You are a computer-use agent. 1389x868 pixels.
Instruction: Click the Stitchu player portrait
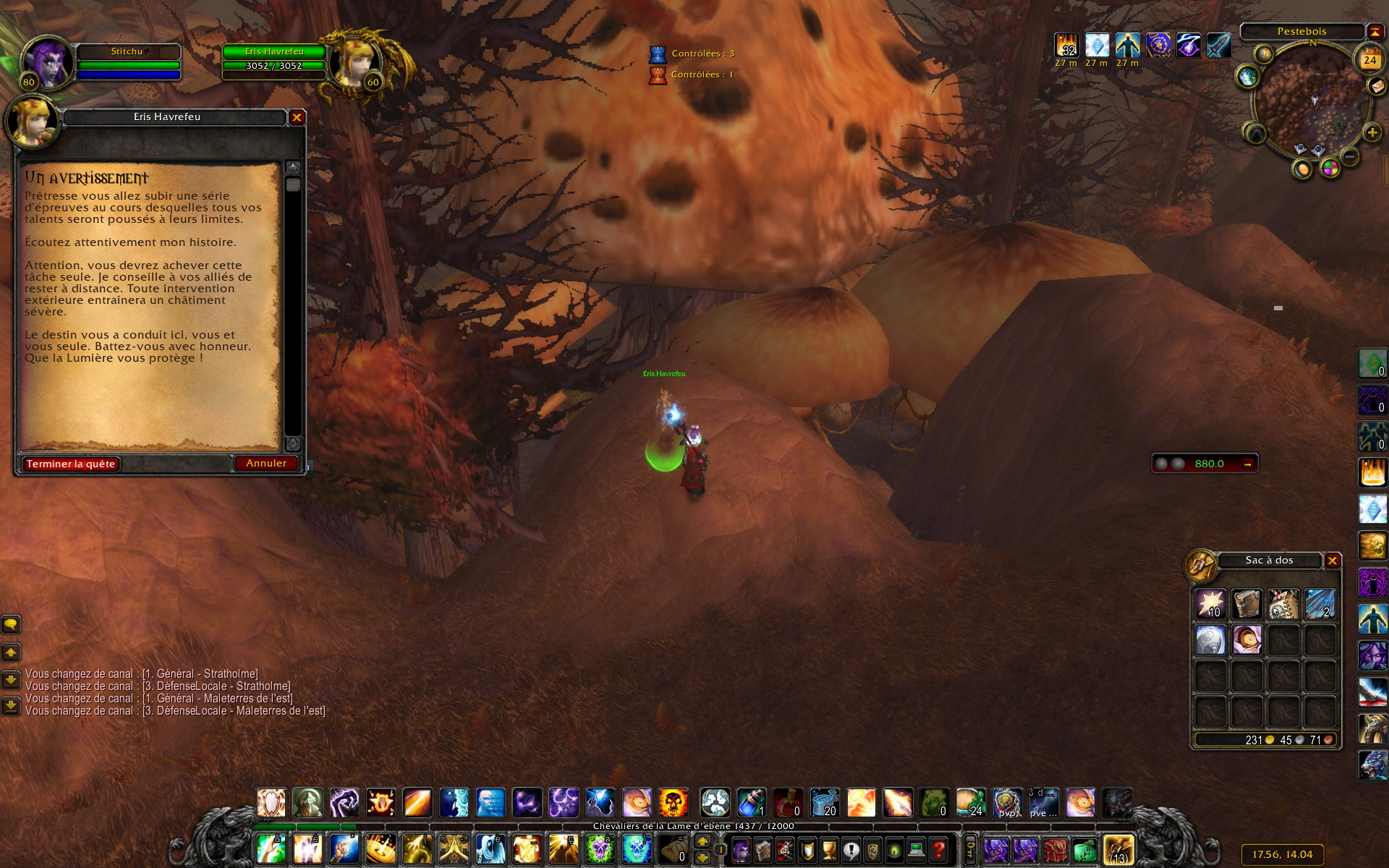48,62
